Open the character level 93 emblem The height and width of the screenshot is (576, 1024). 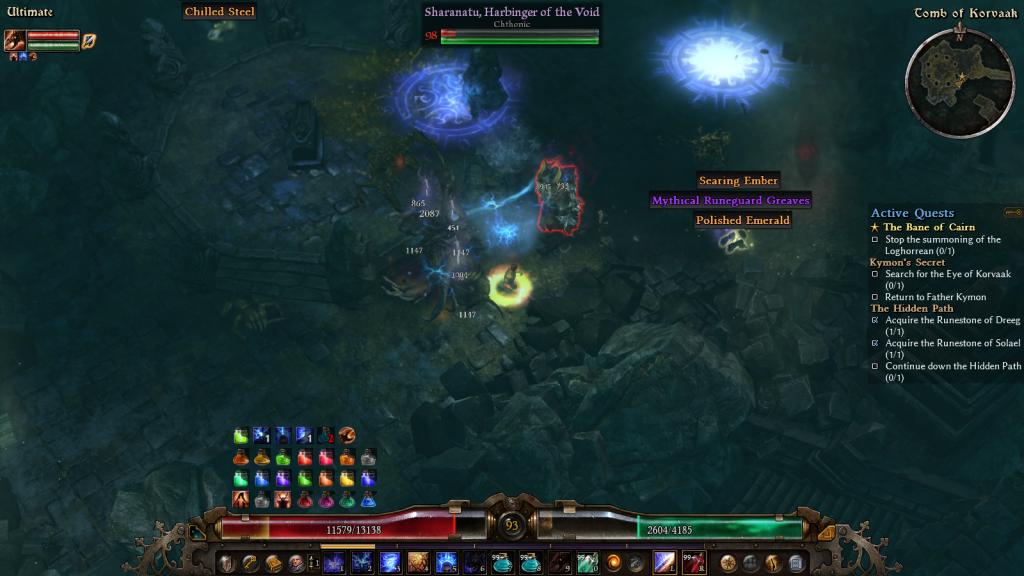(x=512, y=525)
